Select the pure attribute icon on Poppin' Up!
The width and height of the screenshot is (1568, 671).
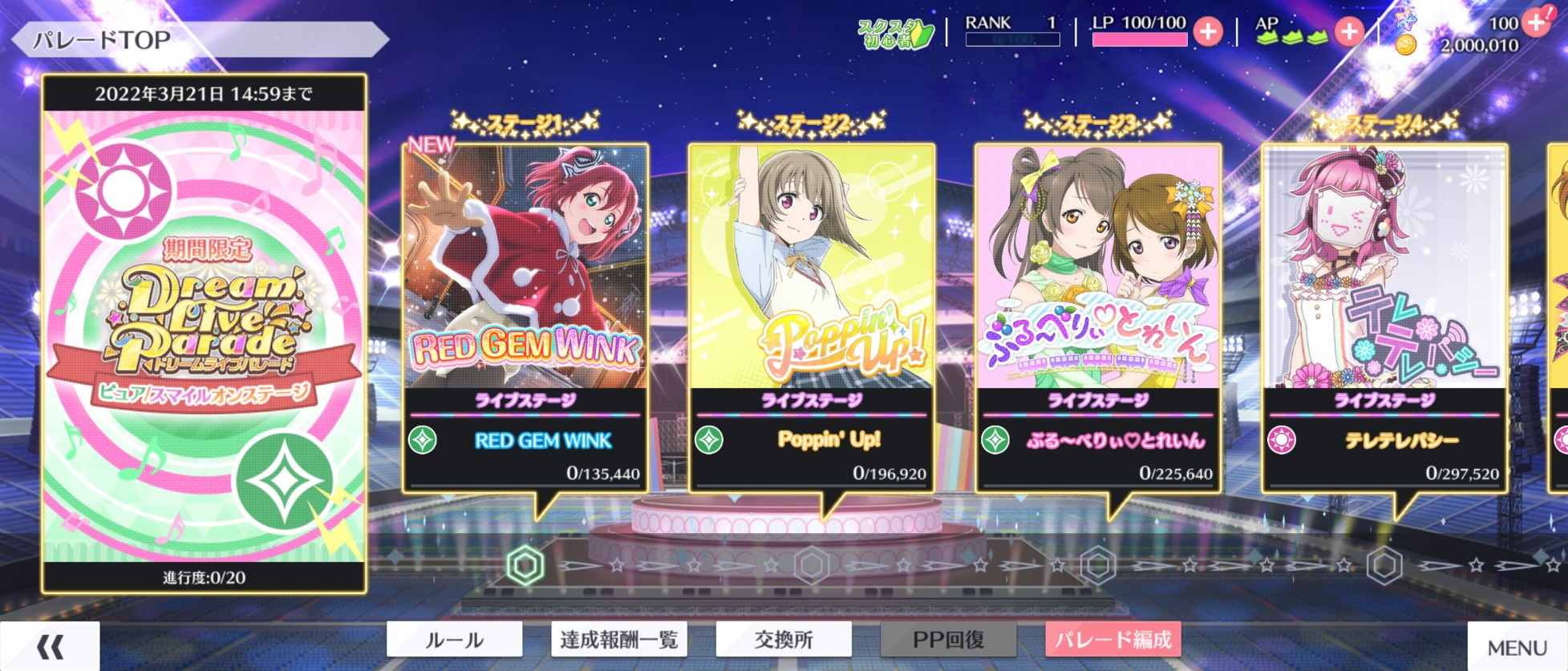tap(709, 439)
